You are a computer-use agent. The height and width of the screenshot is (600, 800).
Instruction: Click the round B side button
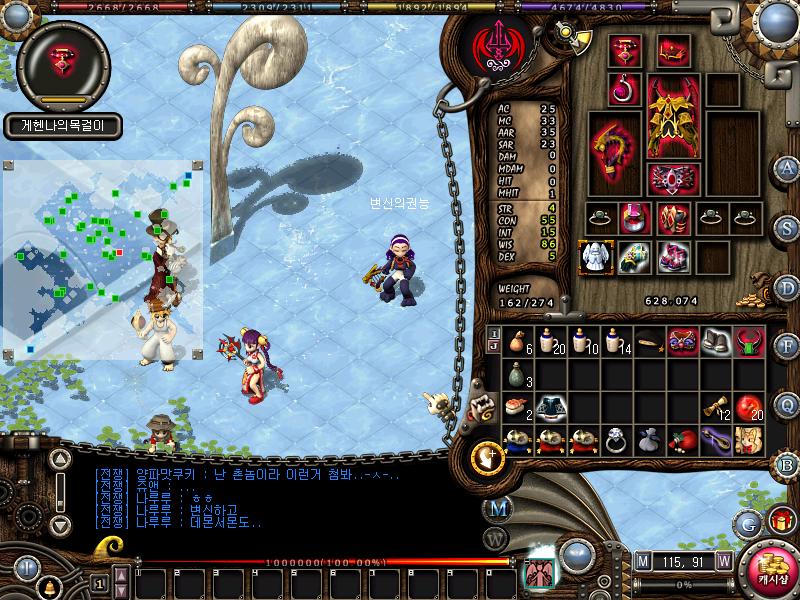pyautogui.click(x=787, y=464)
